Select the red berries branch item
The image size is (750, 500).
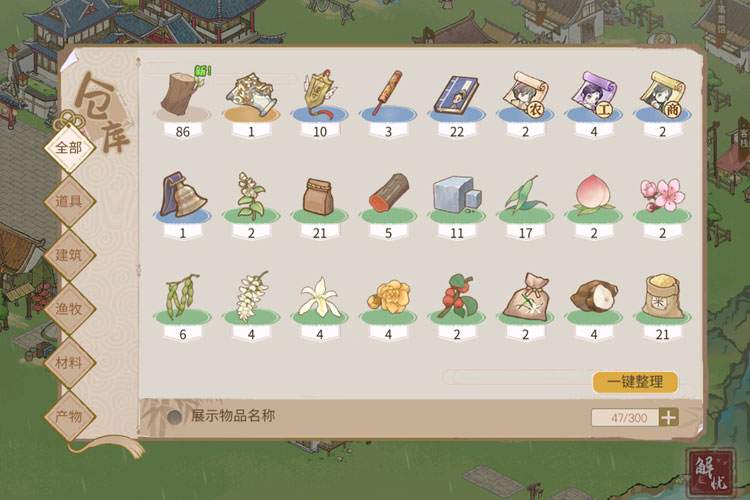click(456, 297)
